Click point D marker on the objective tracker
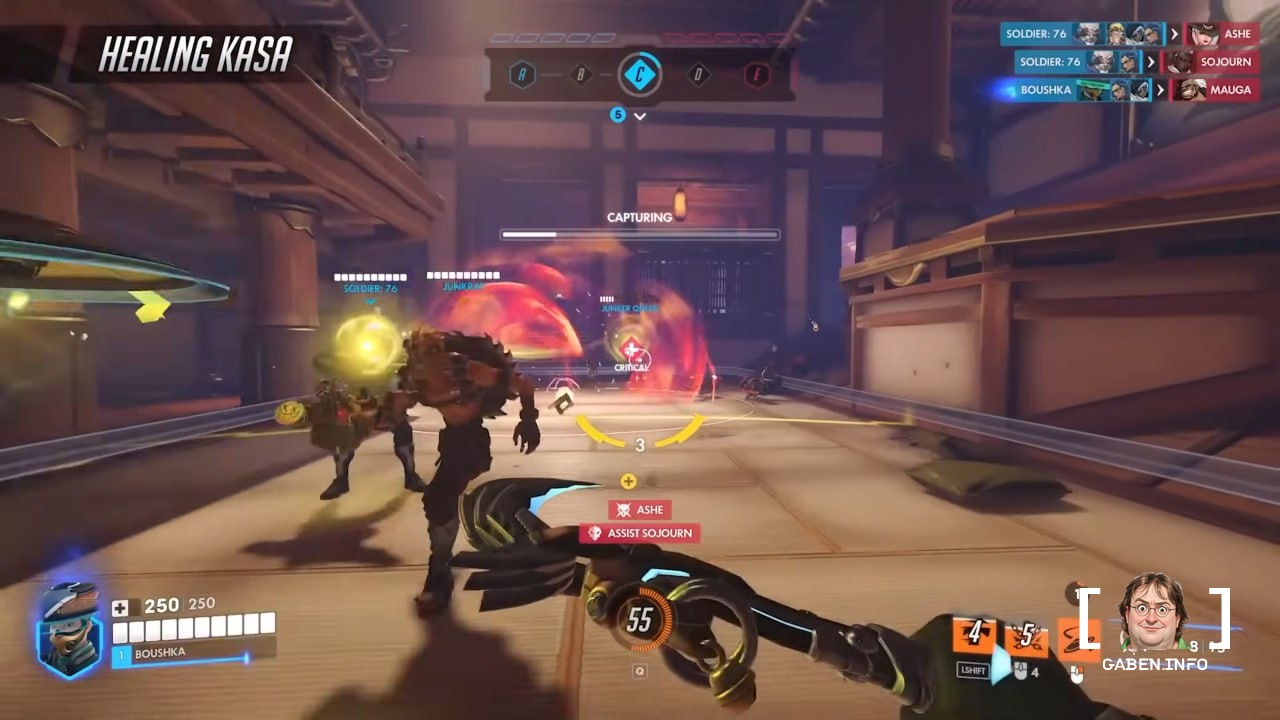The width and height of the screenshot is (1280, 720). pyautogui.click(x=699, y=73)
